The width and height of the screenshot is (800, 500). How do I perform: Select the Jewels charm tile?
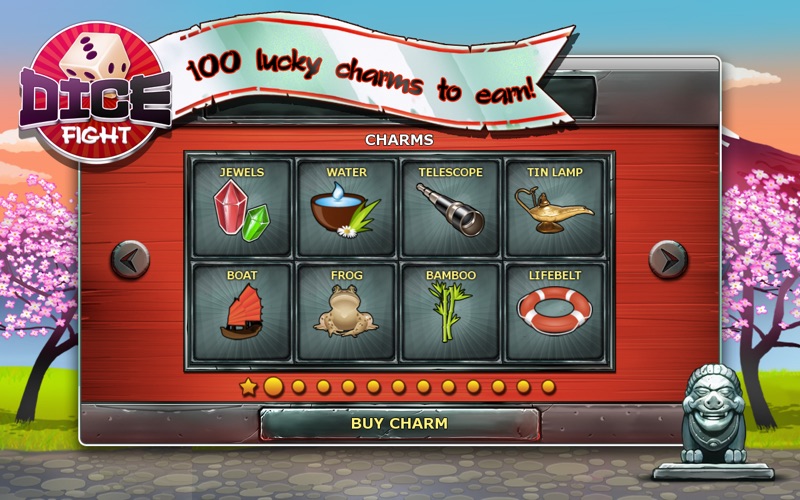coord(242,207)
